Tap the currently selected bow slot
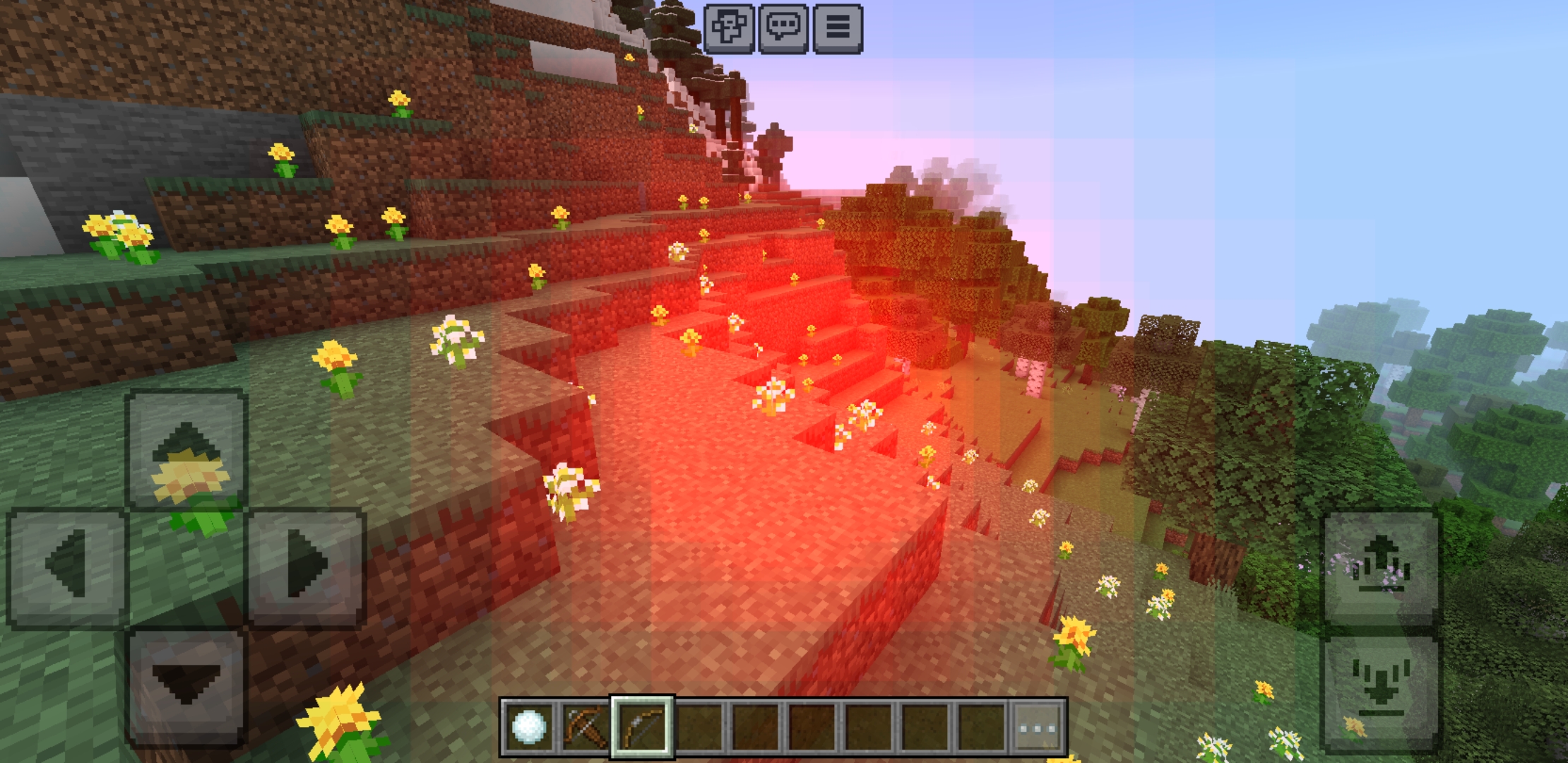 [x=643, y=726]
